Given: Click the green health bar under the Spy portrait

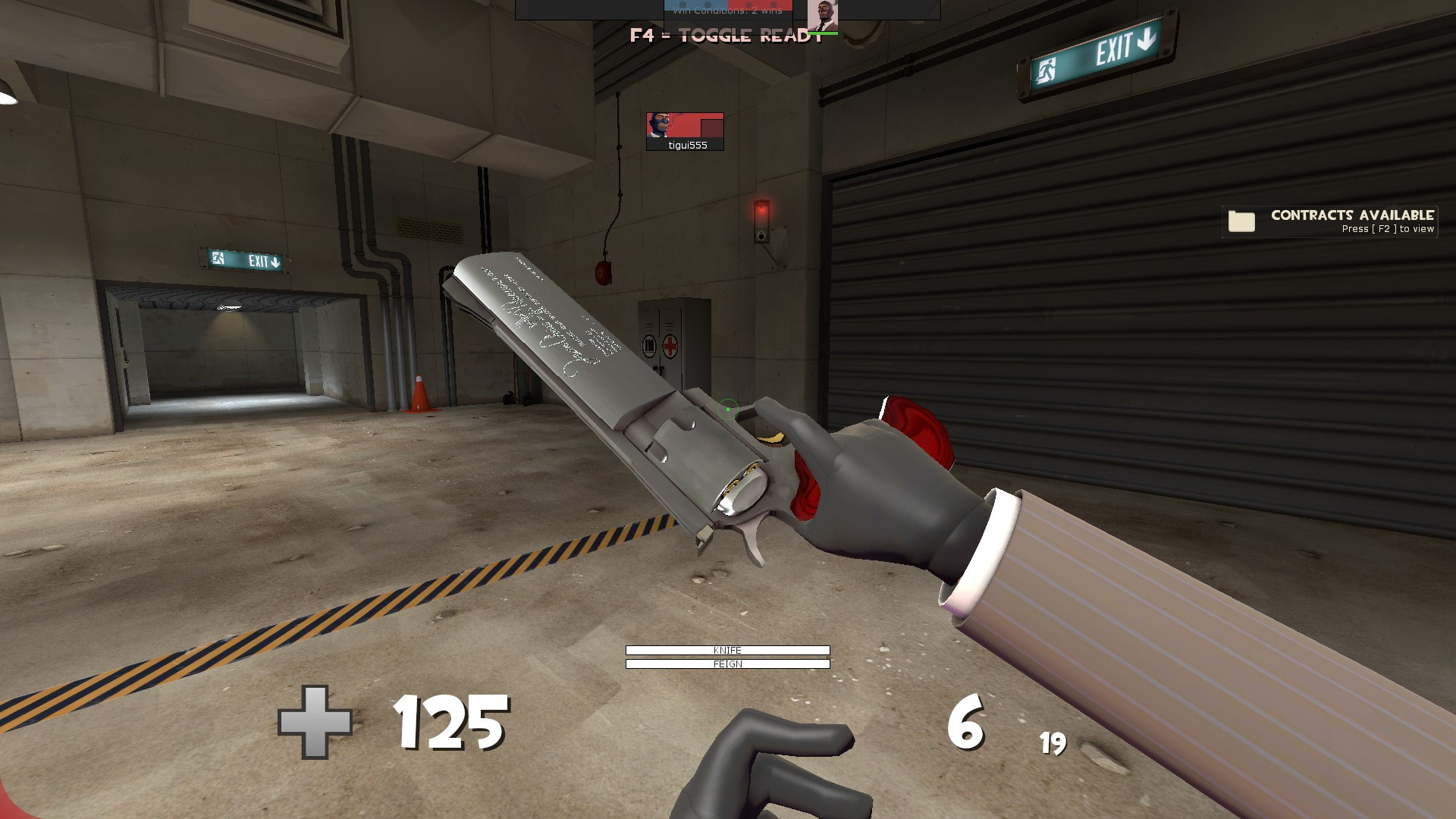Looking at the screenshot, I should (x=824, y=33).
